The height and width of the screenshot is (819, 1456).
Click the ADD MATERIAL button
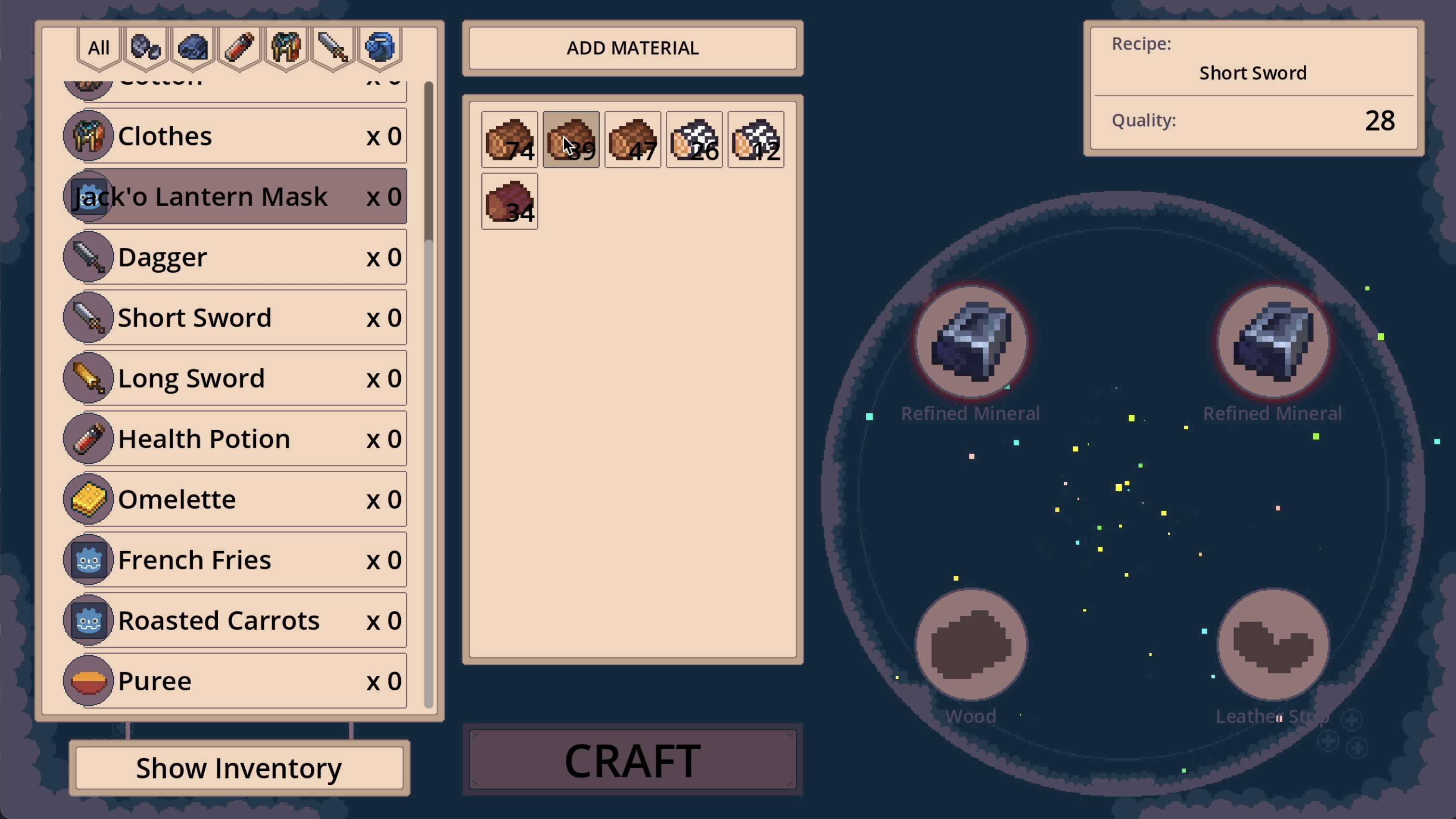click(633, 48)
